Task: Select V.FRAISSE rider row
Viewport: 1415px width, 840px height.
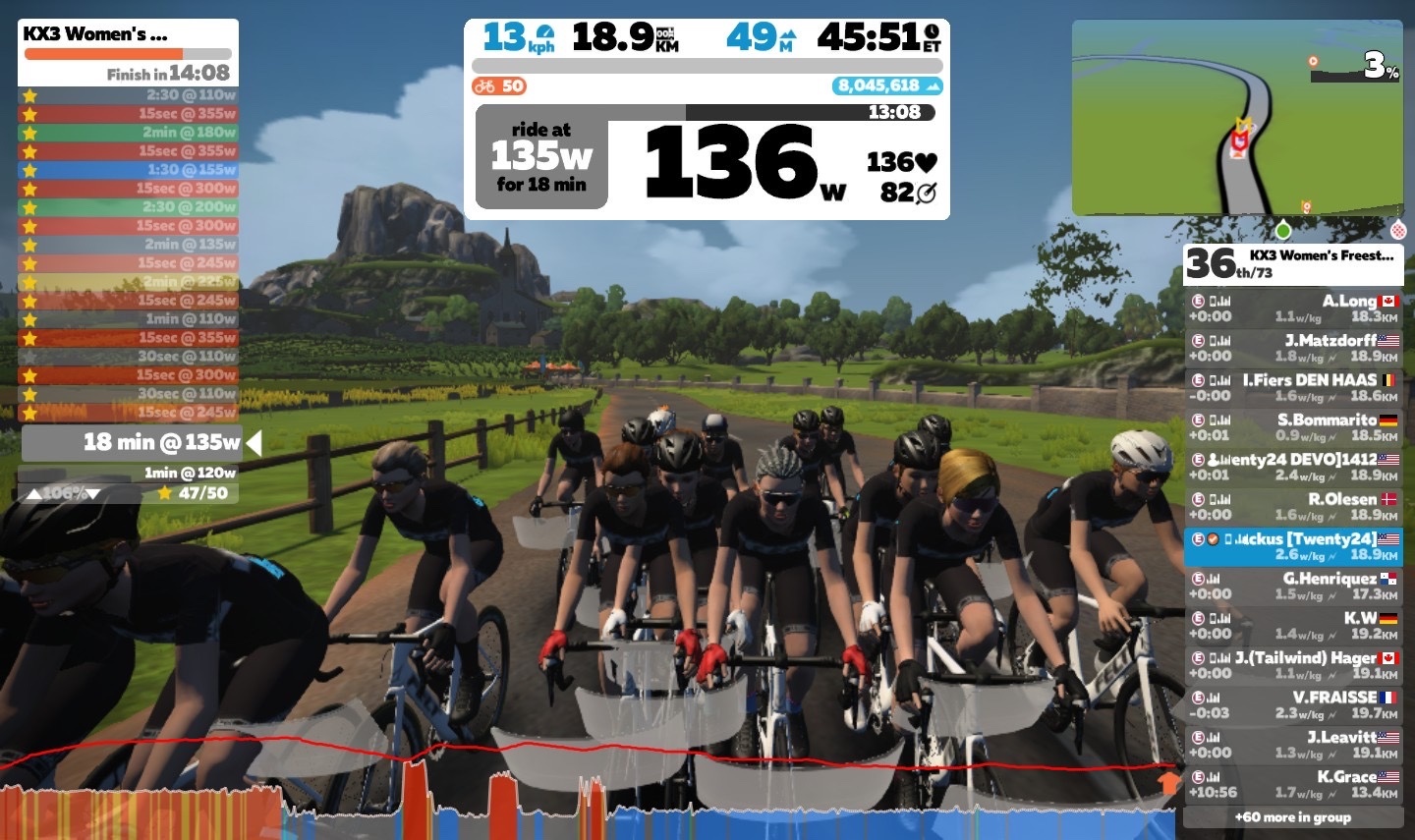Action: coord(1292,704)
